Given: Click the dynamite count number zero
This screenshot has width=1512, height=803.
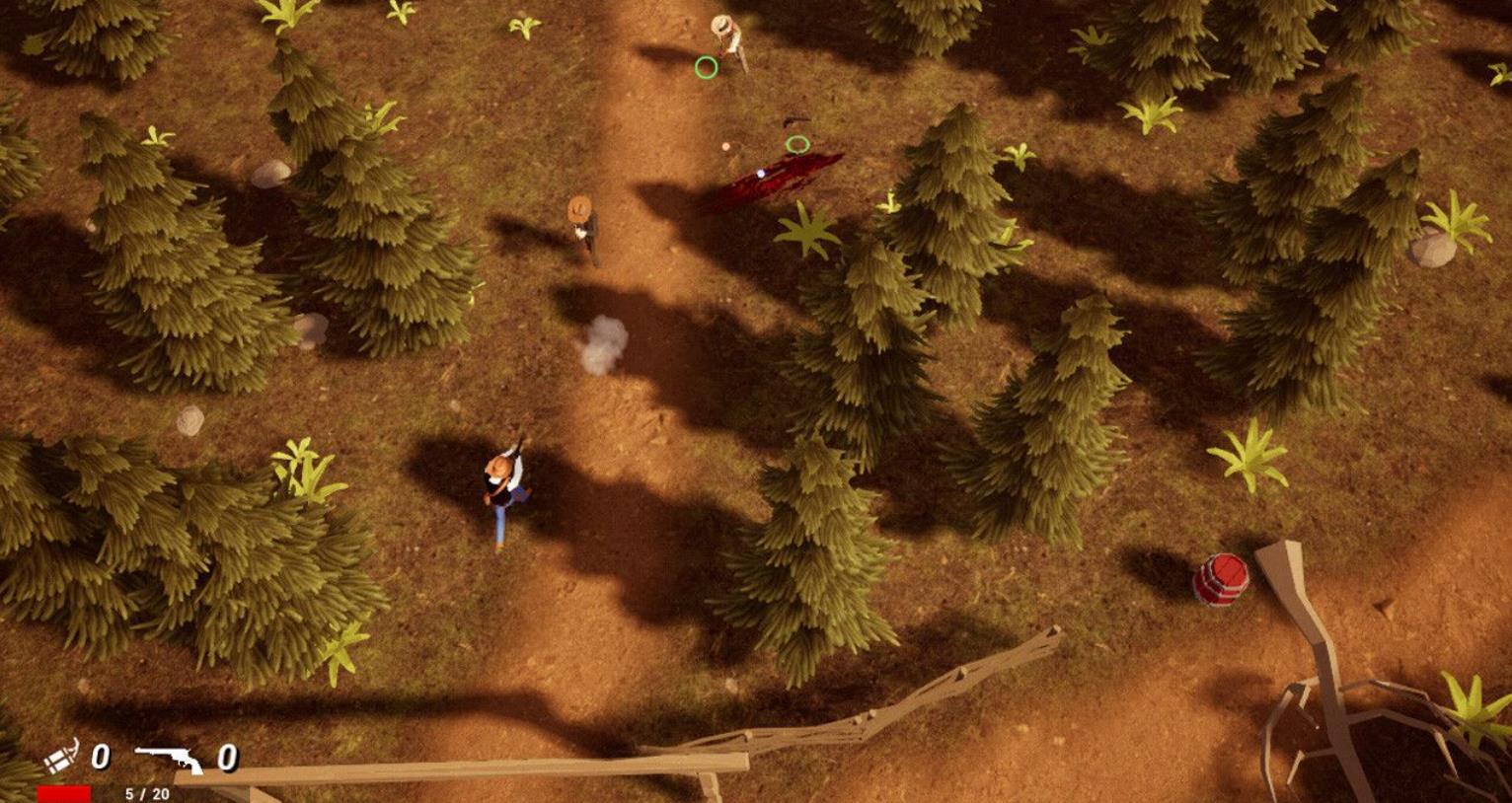Looking at the screenshot, I should [x=99, y=758].
